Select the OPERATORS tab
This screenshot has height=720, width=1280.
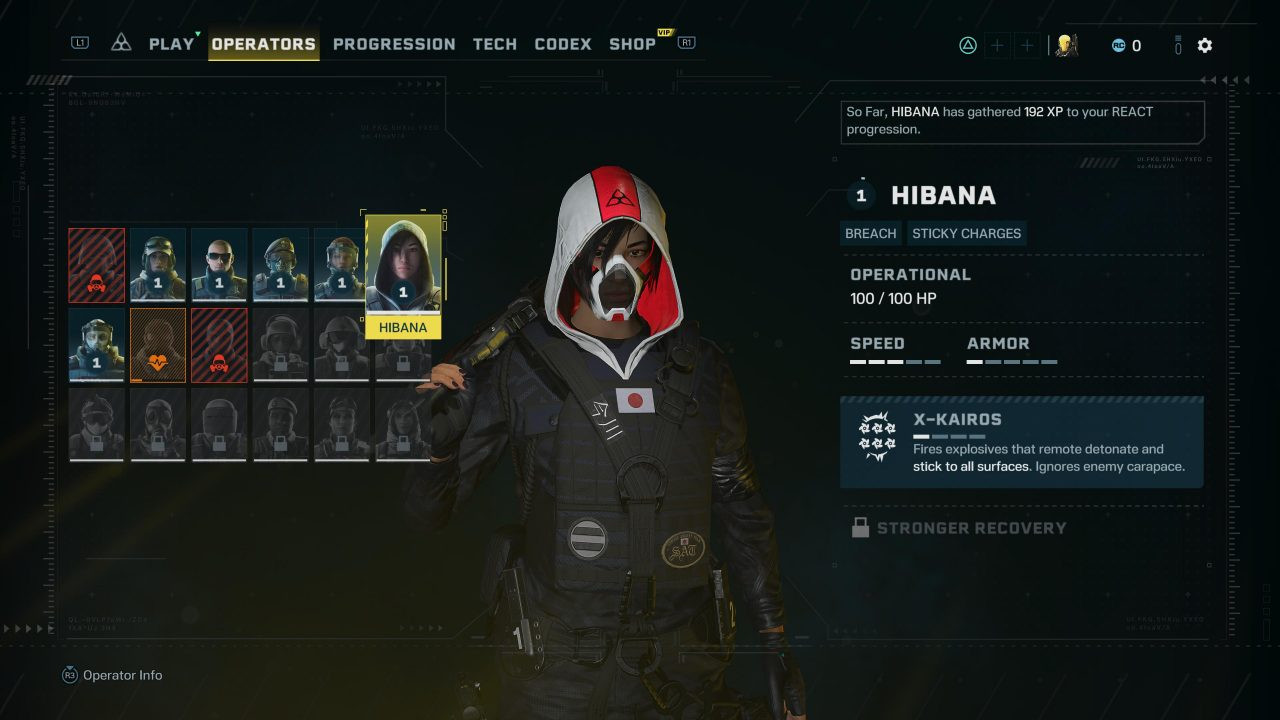(x=264, y=44)
